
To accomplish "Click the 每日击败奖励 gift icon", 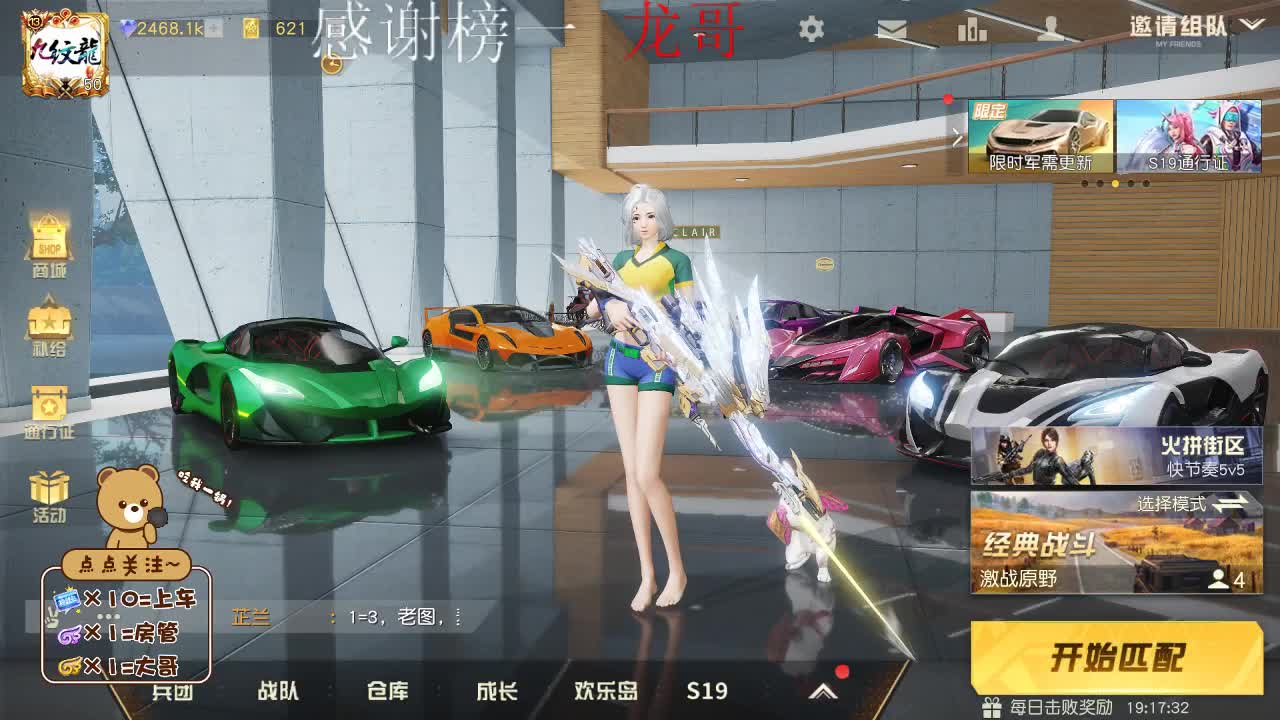I will (x=993, y=706).
